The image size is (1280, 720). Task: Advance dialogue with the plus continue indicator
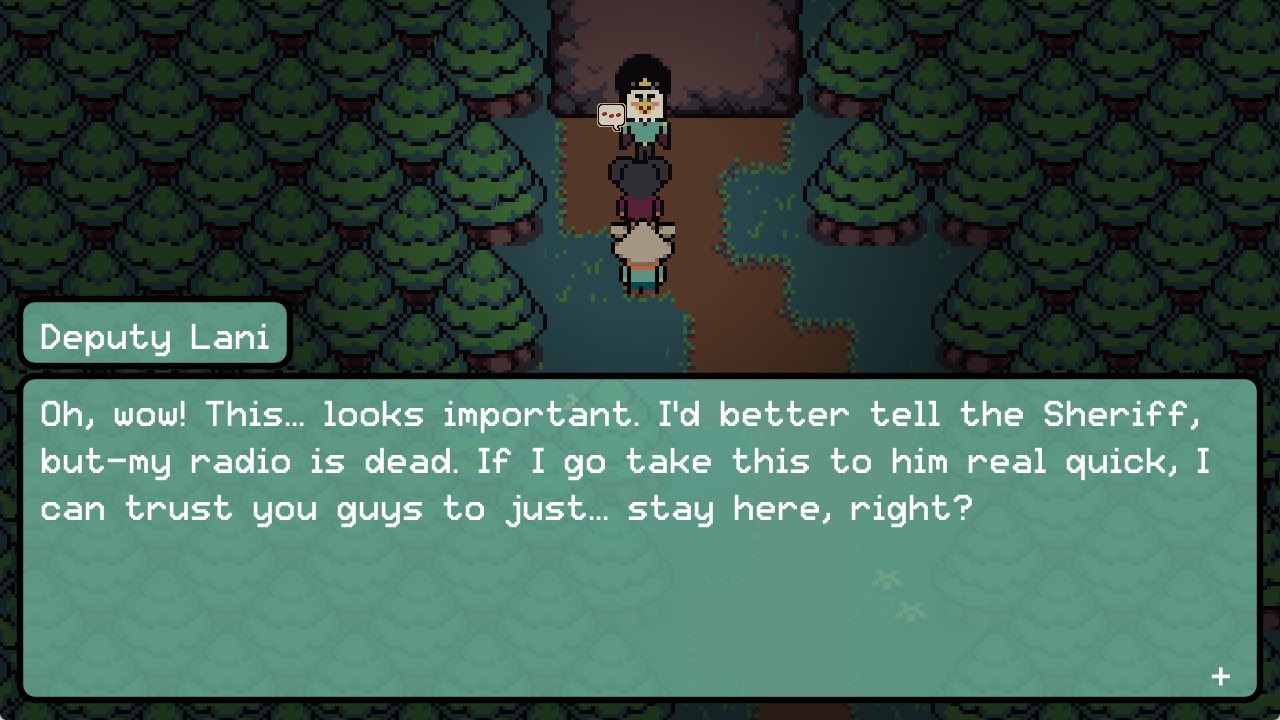1220,677
